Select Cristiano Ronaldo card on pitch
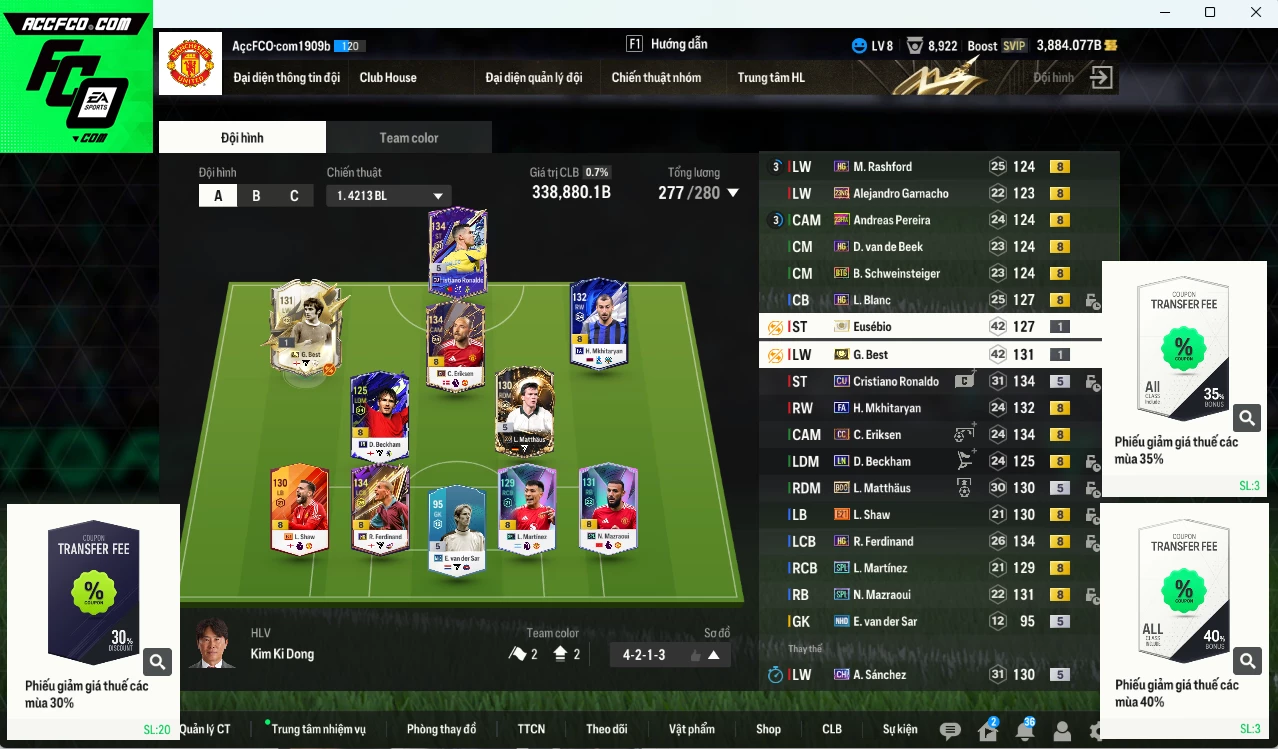The height and width of the screenshot is (749, 1278). [458, 252]
